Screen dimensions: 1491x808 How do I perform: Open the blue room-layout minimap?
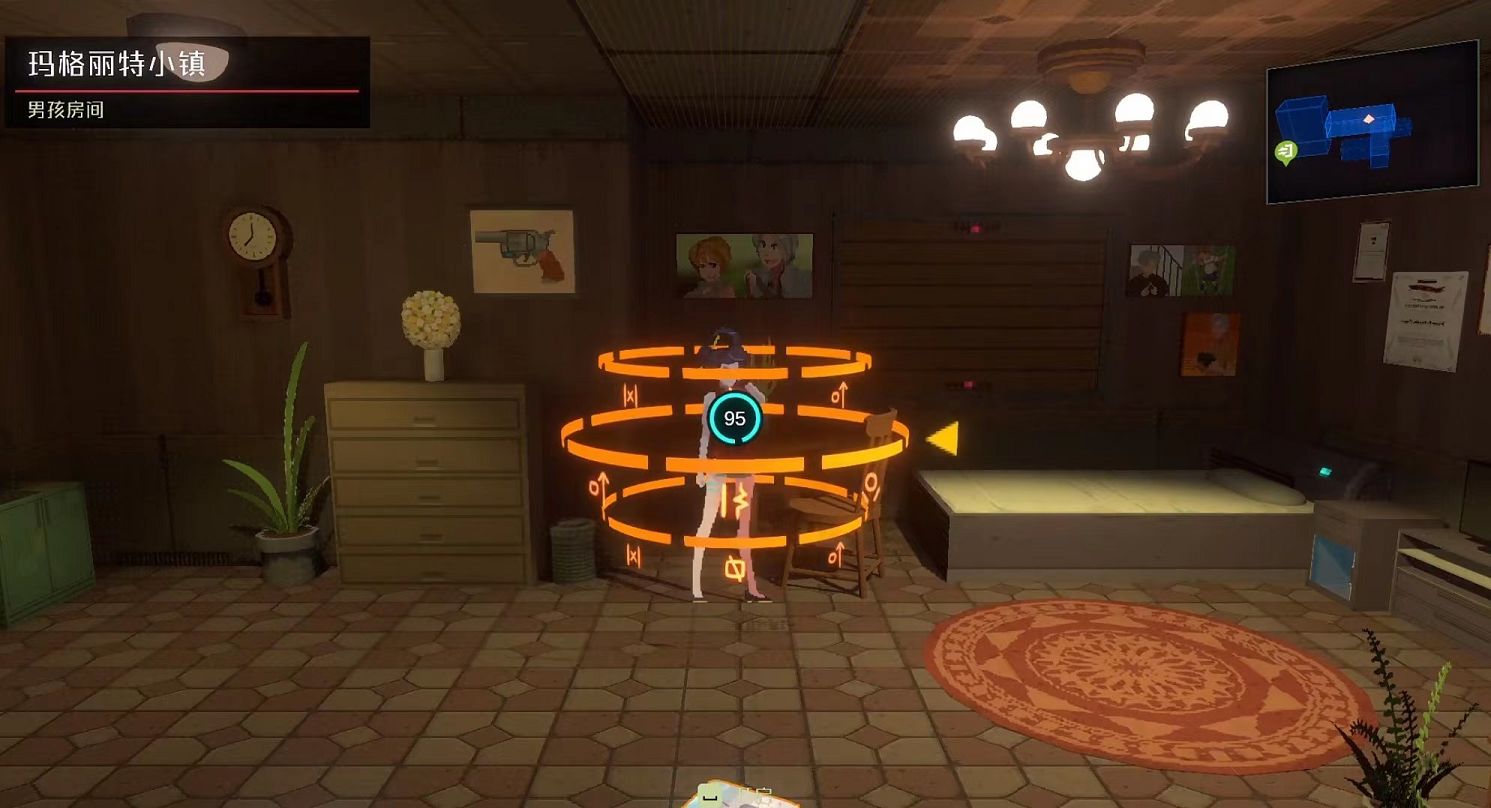pos(1371,122)
